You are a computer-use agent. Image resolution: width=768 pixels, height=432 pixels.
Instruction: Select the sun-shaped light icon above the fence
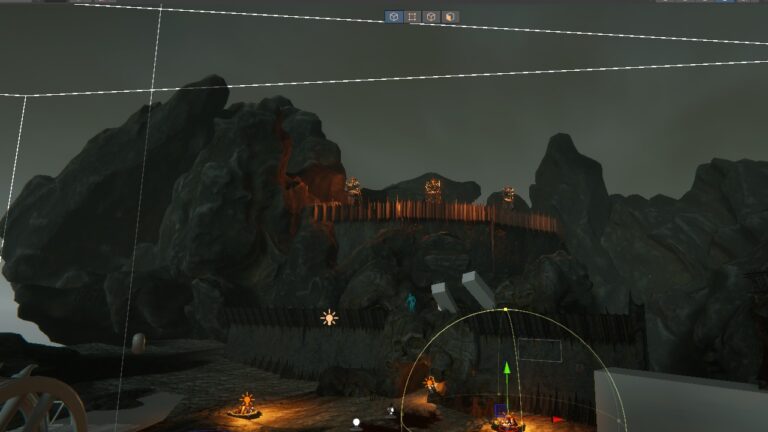329,318
